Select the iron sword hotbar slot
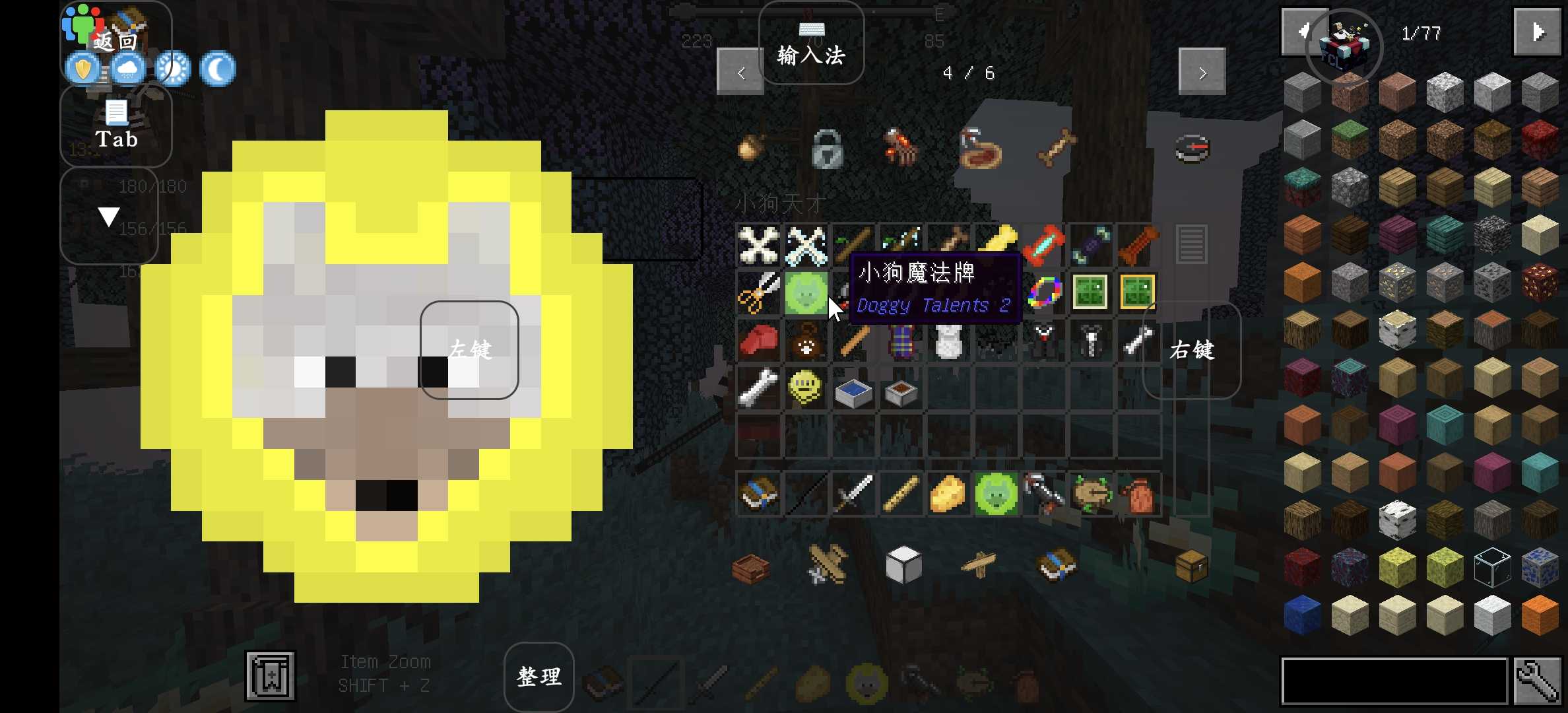Screen dimensions: 1568x713 [853, 494]
